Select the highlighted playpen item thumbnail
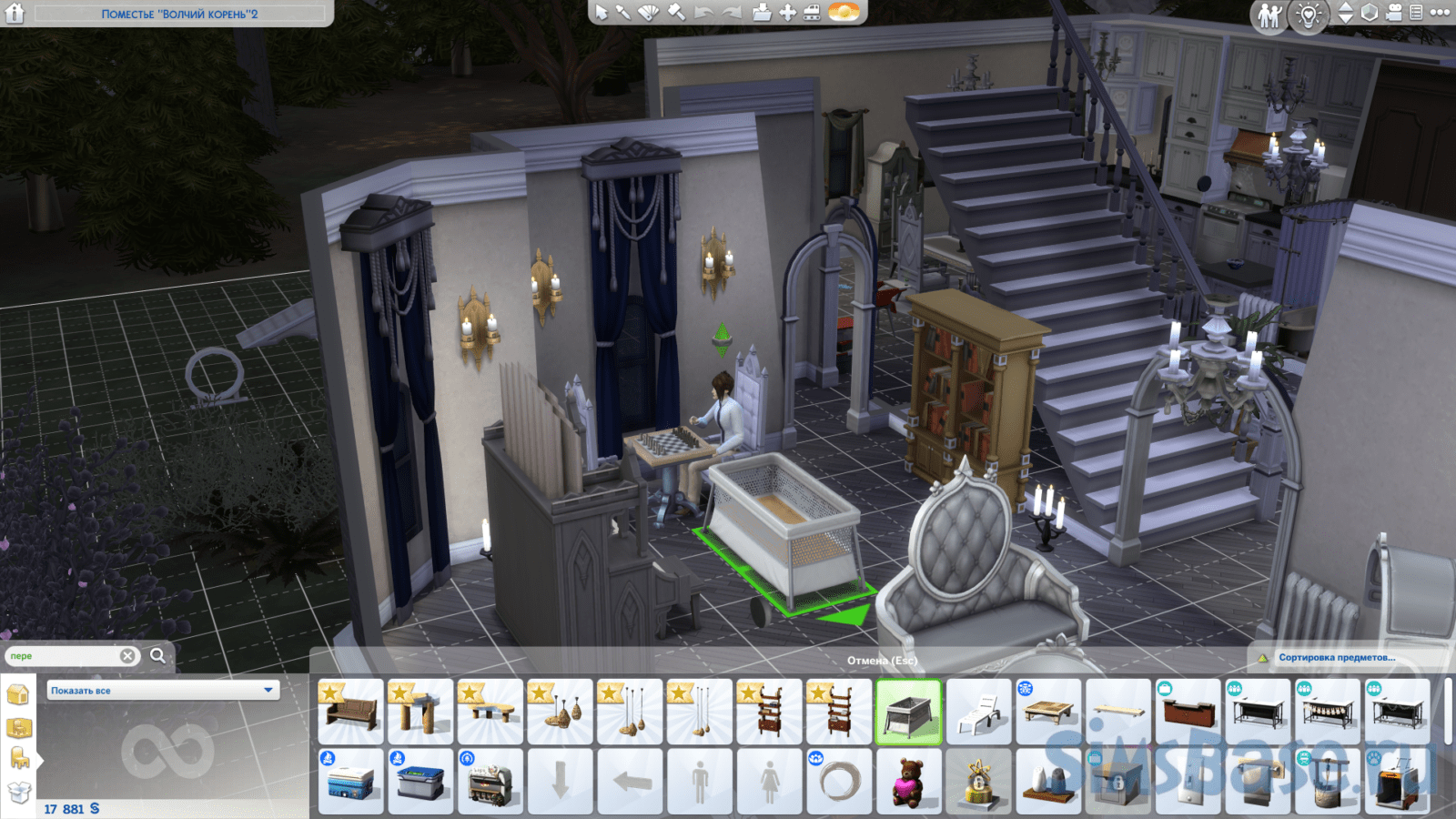1456x819 pixels. [x=908, y=713]
